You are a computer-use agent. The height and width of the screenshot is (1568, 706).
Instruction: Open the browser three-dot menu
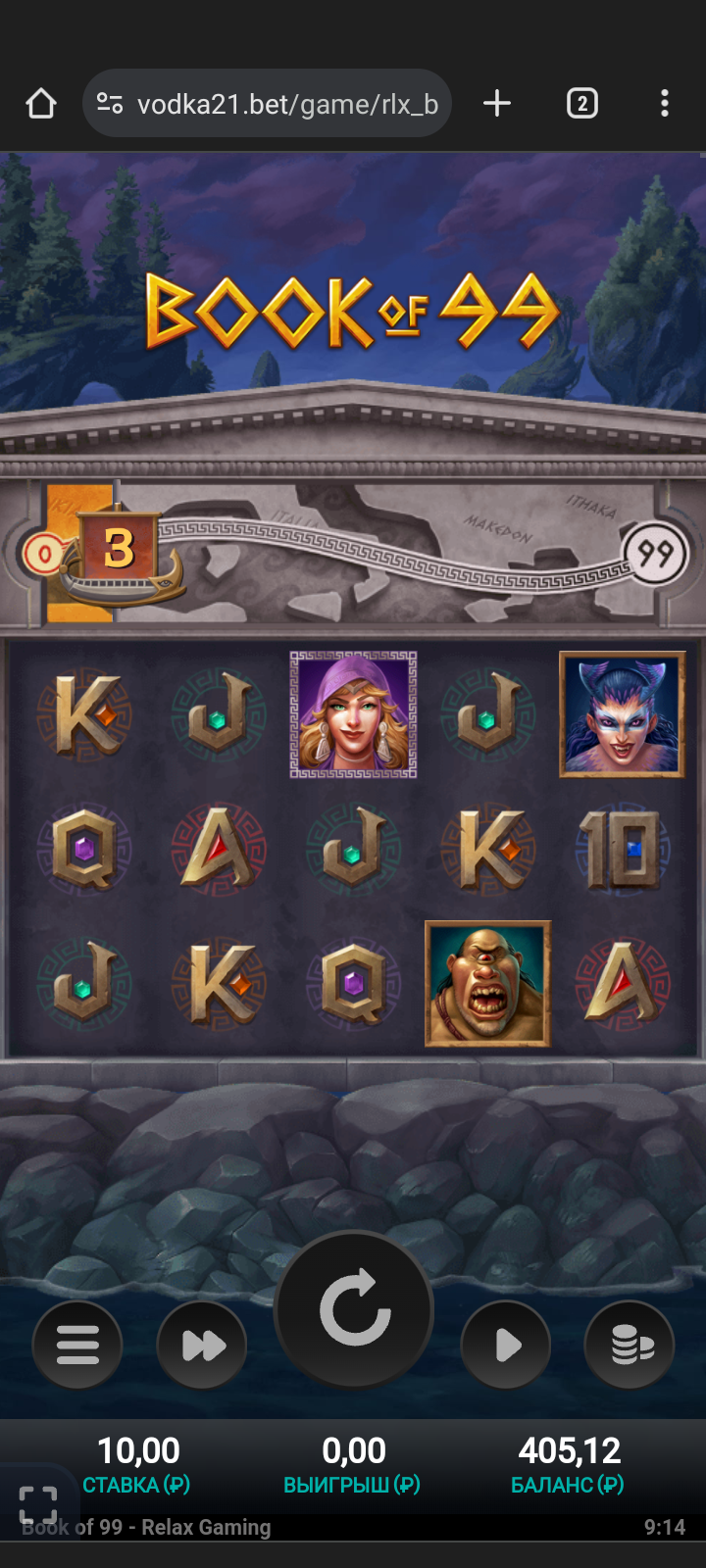pos(665,104)
